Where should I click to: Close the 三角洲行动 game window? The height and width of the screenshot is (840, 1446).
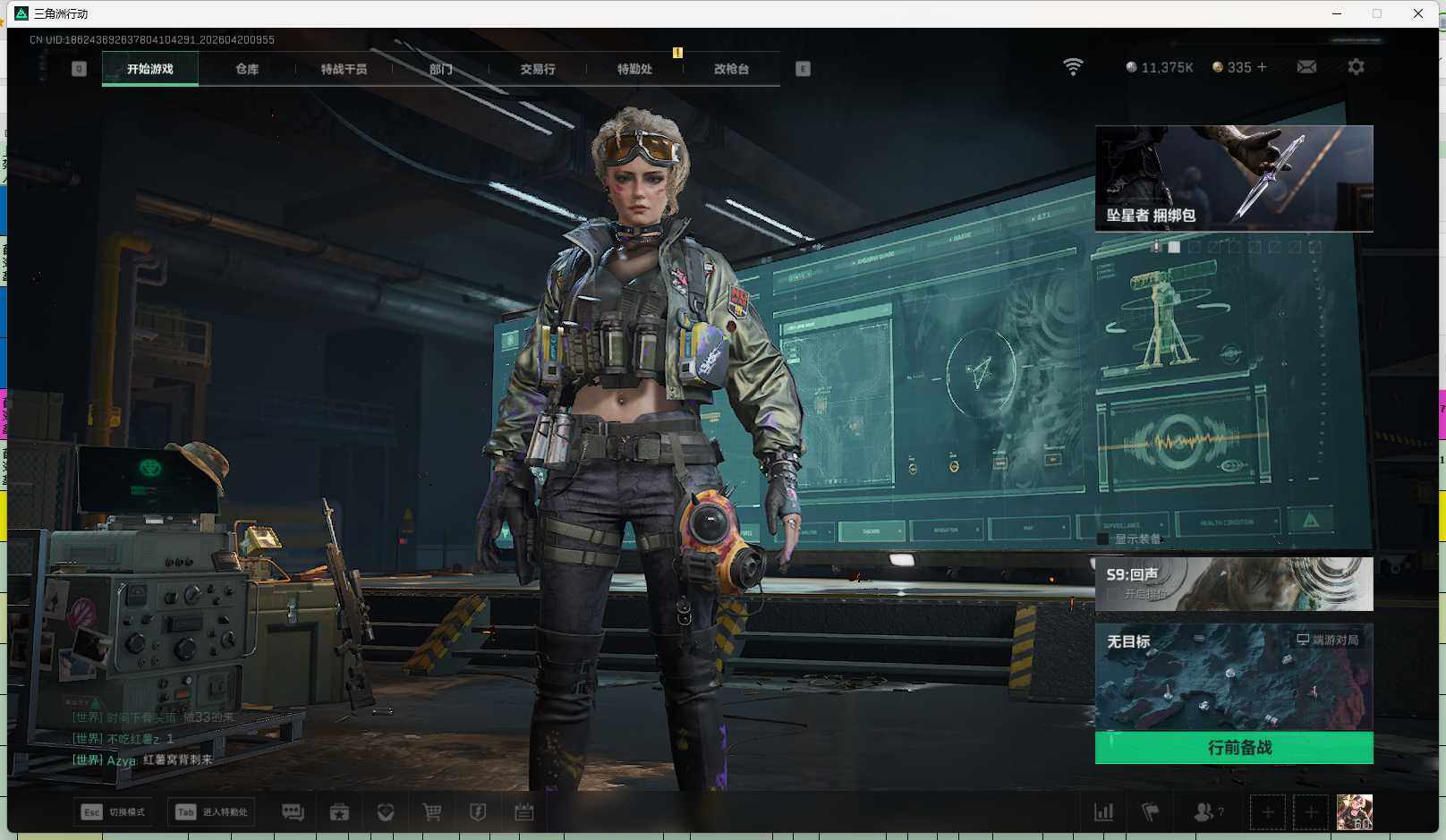pos(1418,13)
